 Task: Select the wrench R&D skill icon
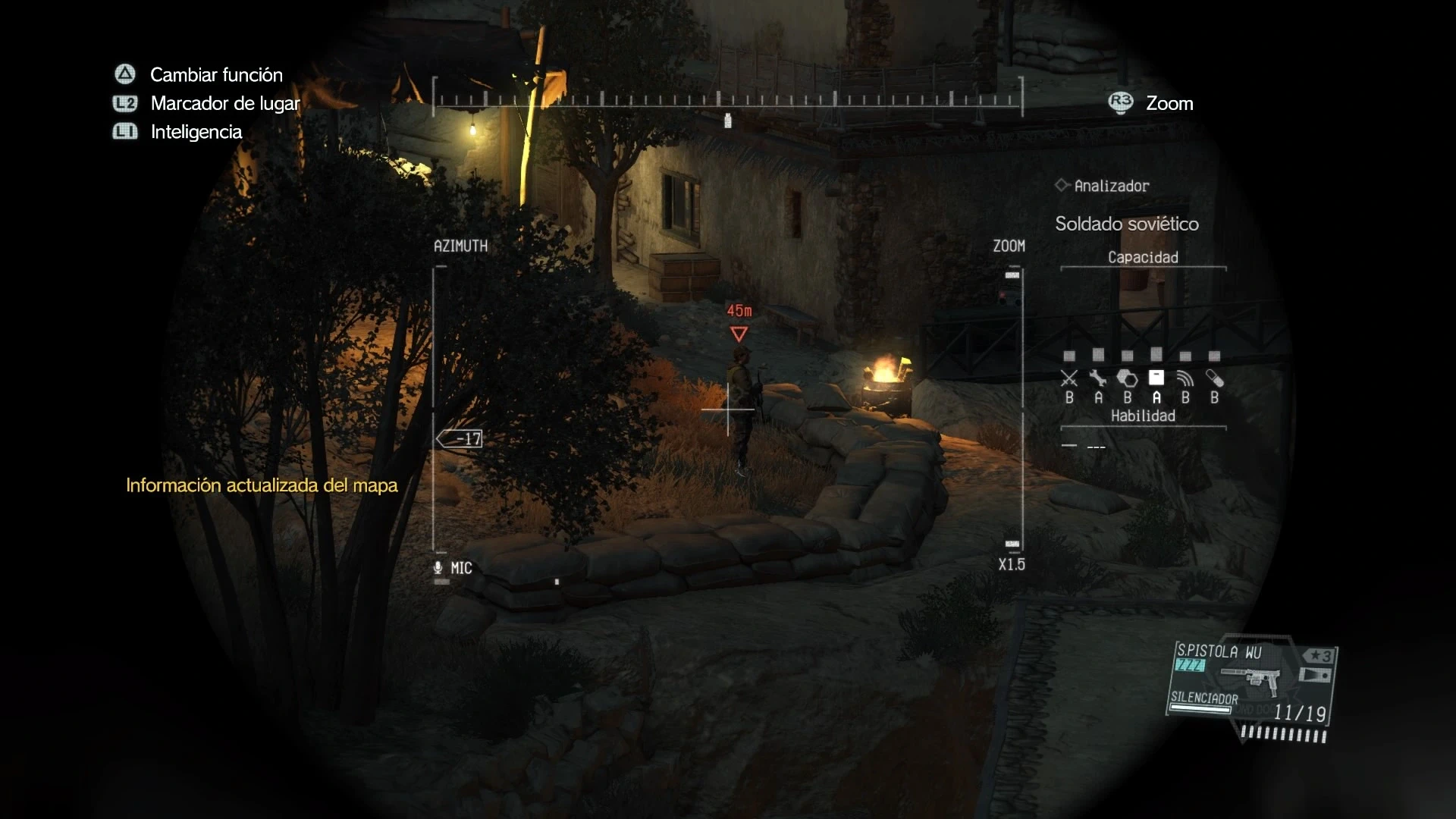click(1098, 378)
